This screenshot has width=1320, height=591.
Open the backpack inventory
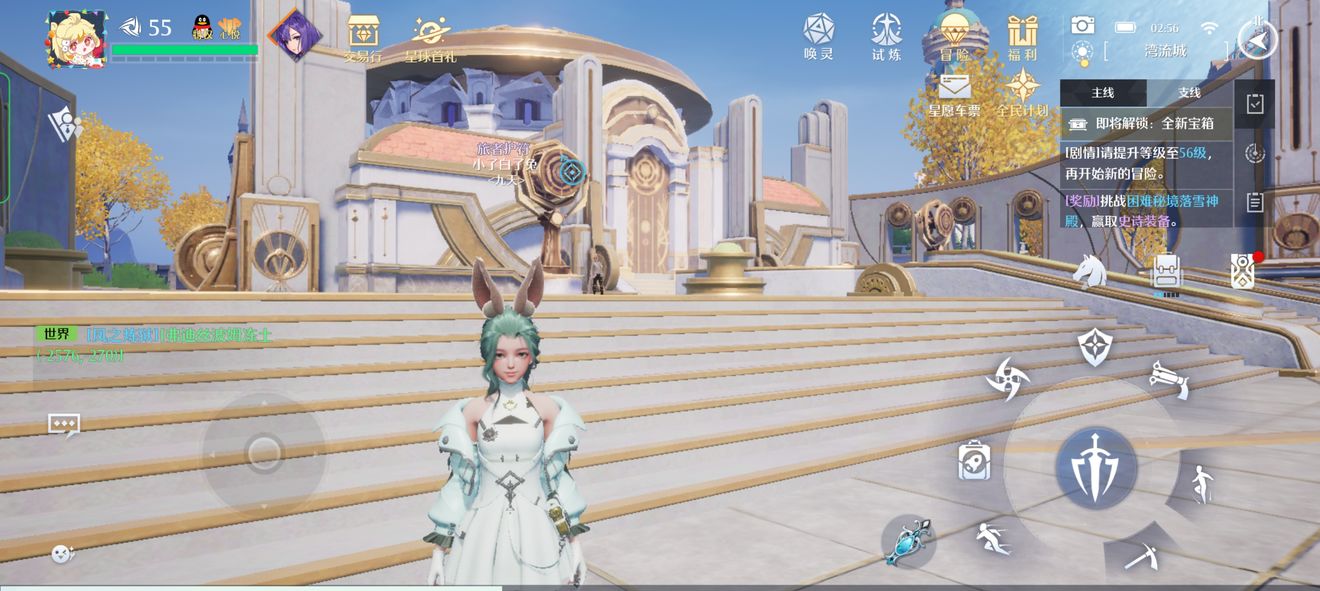click(x=1167, y=270)
